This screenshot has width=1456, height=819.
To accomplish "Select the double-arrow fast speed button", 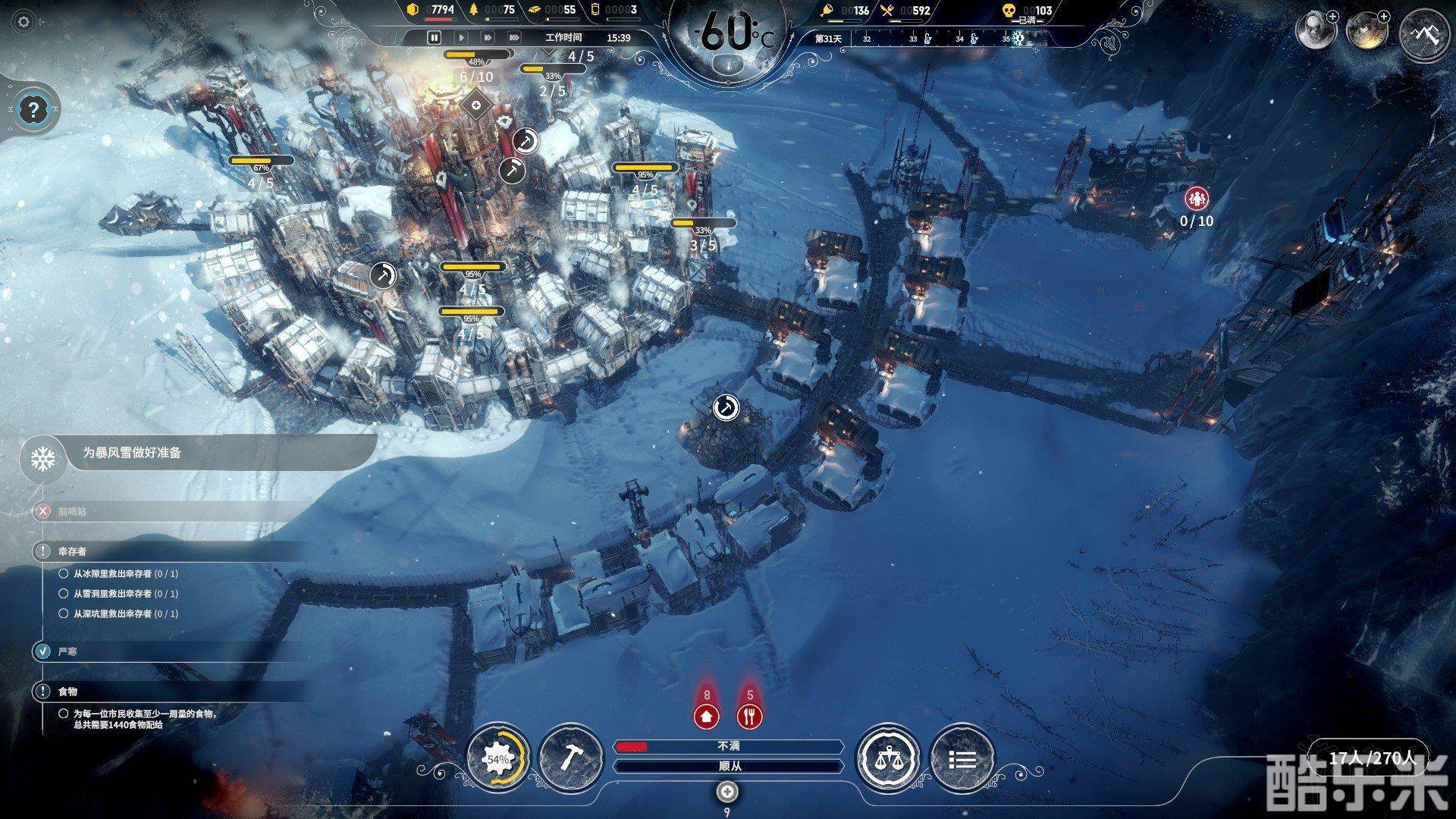I will (488, 37).
